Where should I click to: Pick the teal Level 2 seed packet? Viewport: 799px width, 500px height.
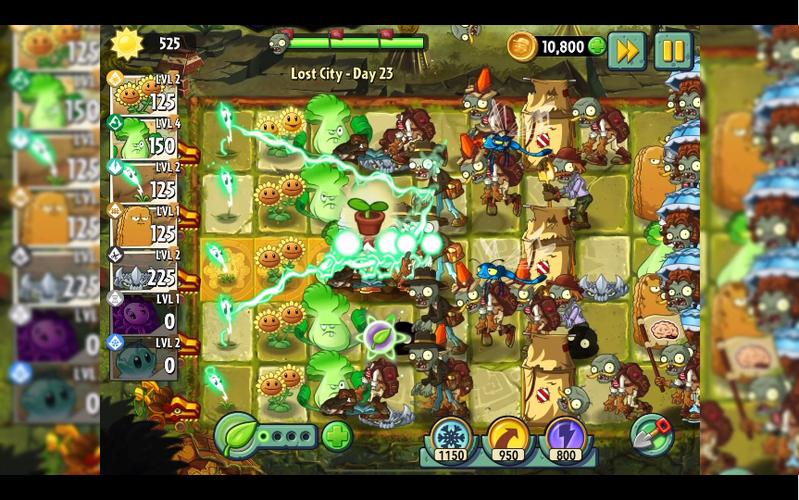click(143, 357)
